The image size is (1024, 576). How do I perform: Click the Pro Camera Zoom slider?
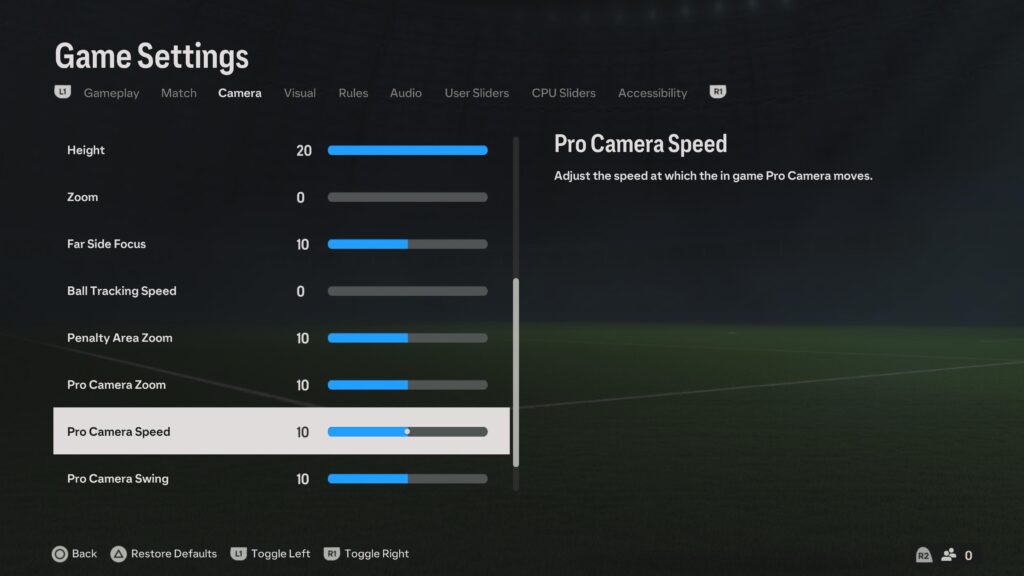point(407,385)
